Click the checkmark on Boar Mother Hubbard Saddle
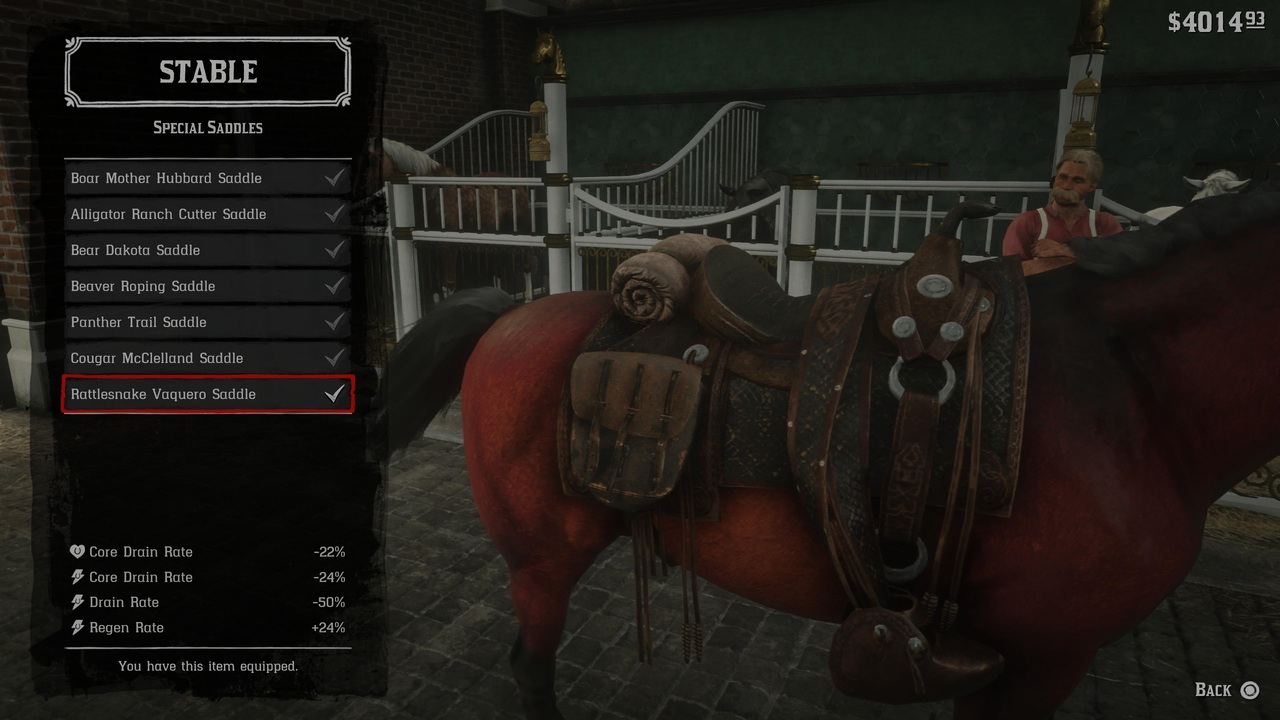The image size is (1280, 720). click(x=336, y=177)
